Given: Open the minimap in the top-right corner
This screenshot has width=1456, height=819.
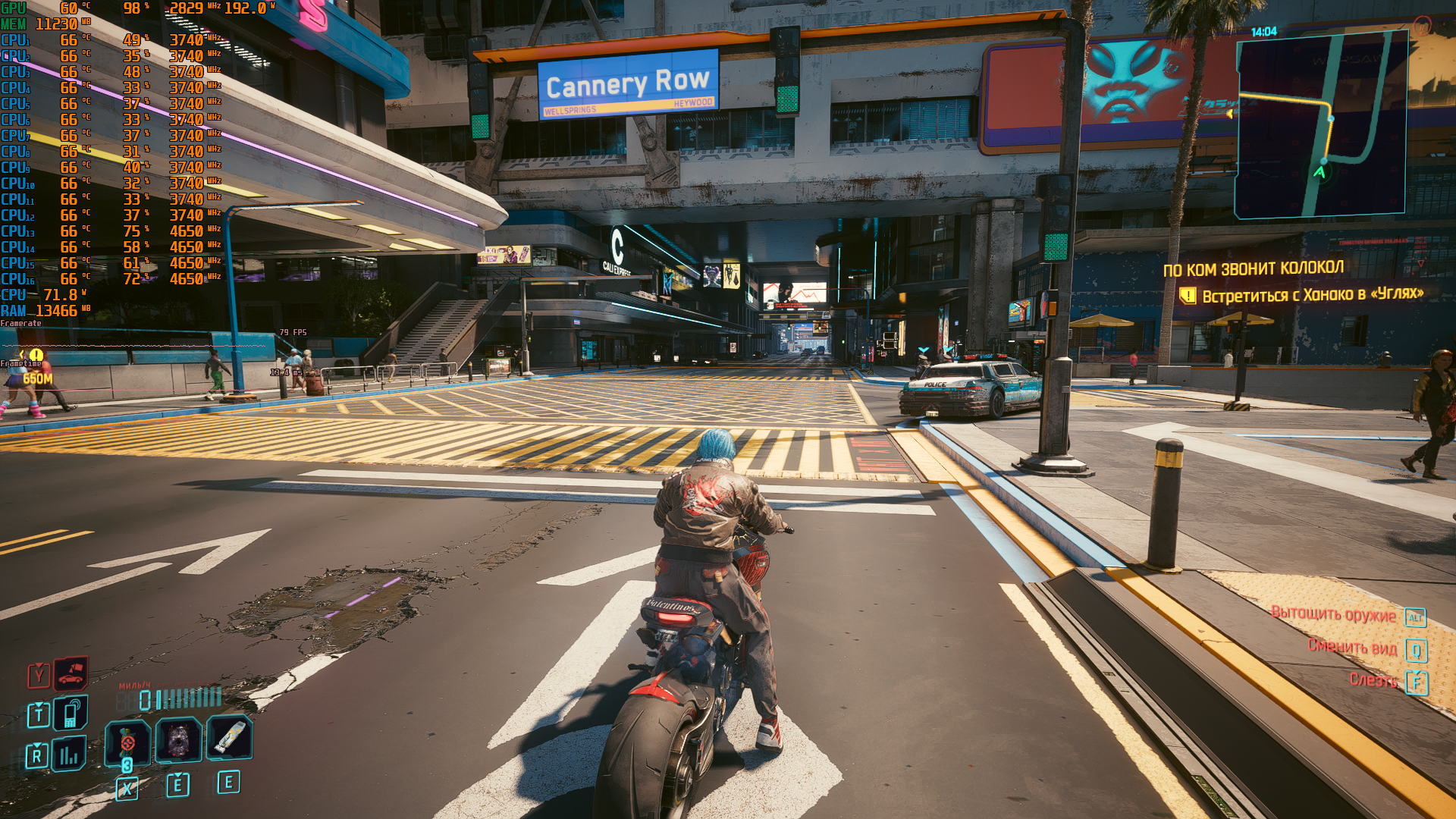Looking at the screenshot, I should pos(1321,125).
